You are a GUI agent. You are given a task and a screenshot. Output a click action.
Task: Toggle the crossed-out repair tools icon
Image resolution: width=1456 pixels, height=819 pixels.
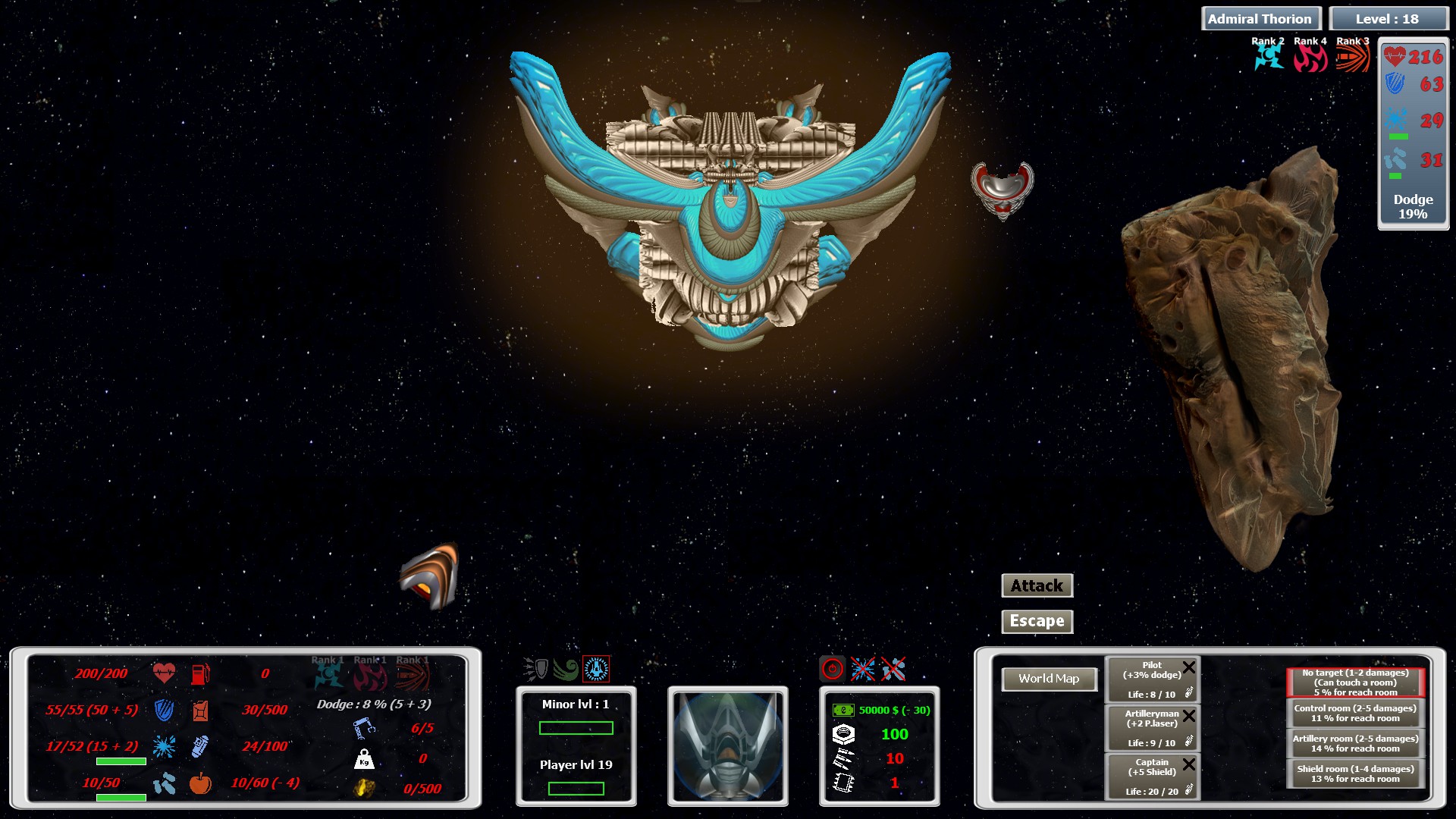pos(893,669)
